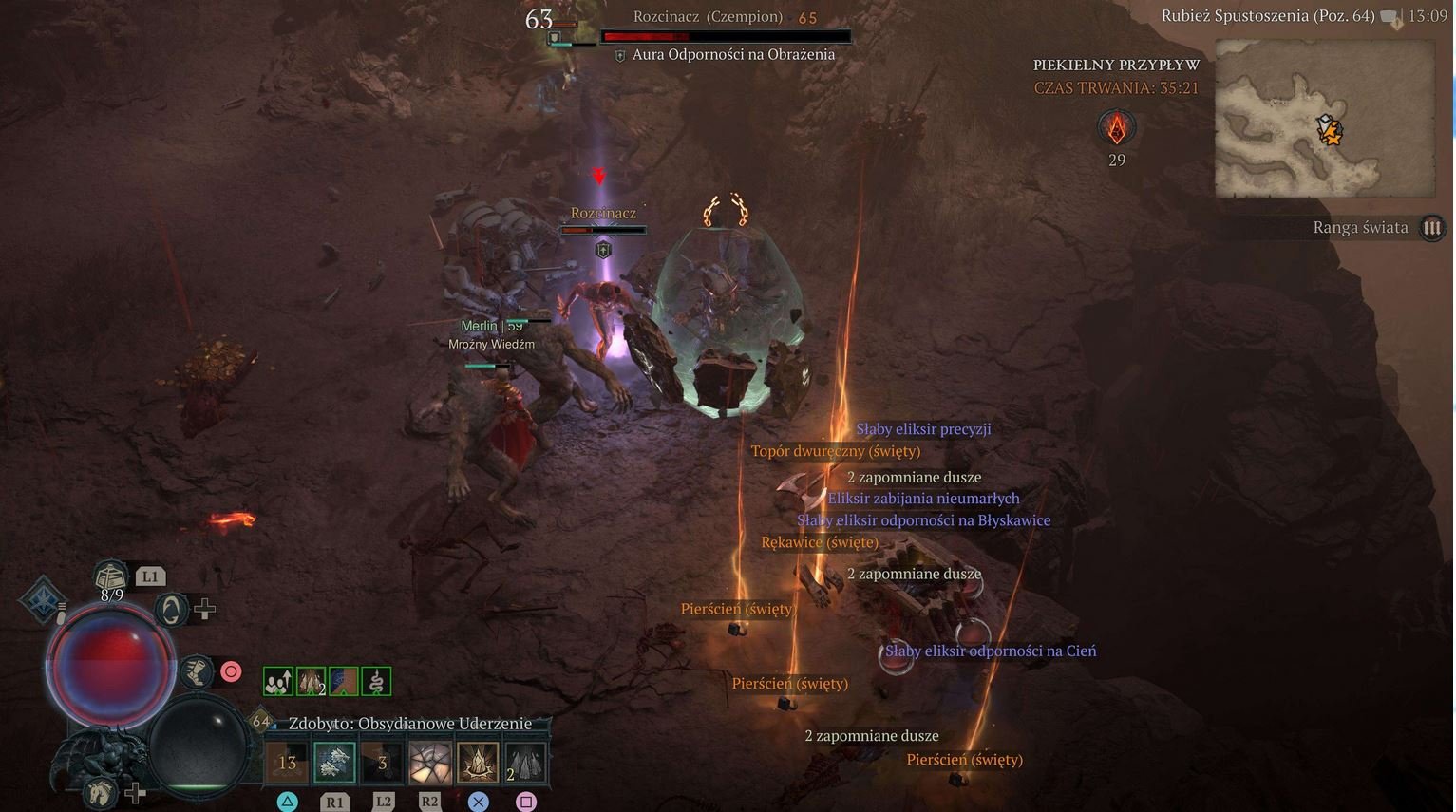This screenshot has height=812, width=1456.
Task: Summon the mount with the horse icon
Action: (x=99, y=790)
